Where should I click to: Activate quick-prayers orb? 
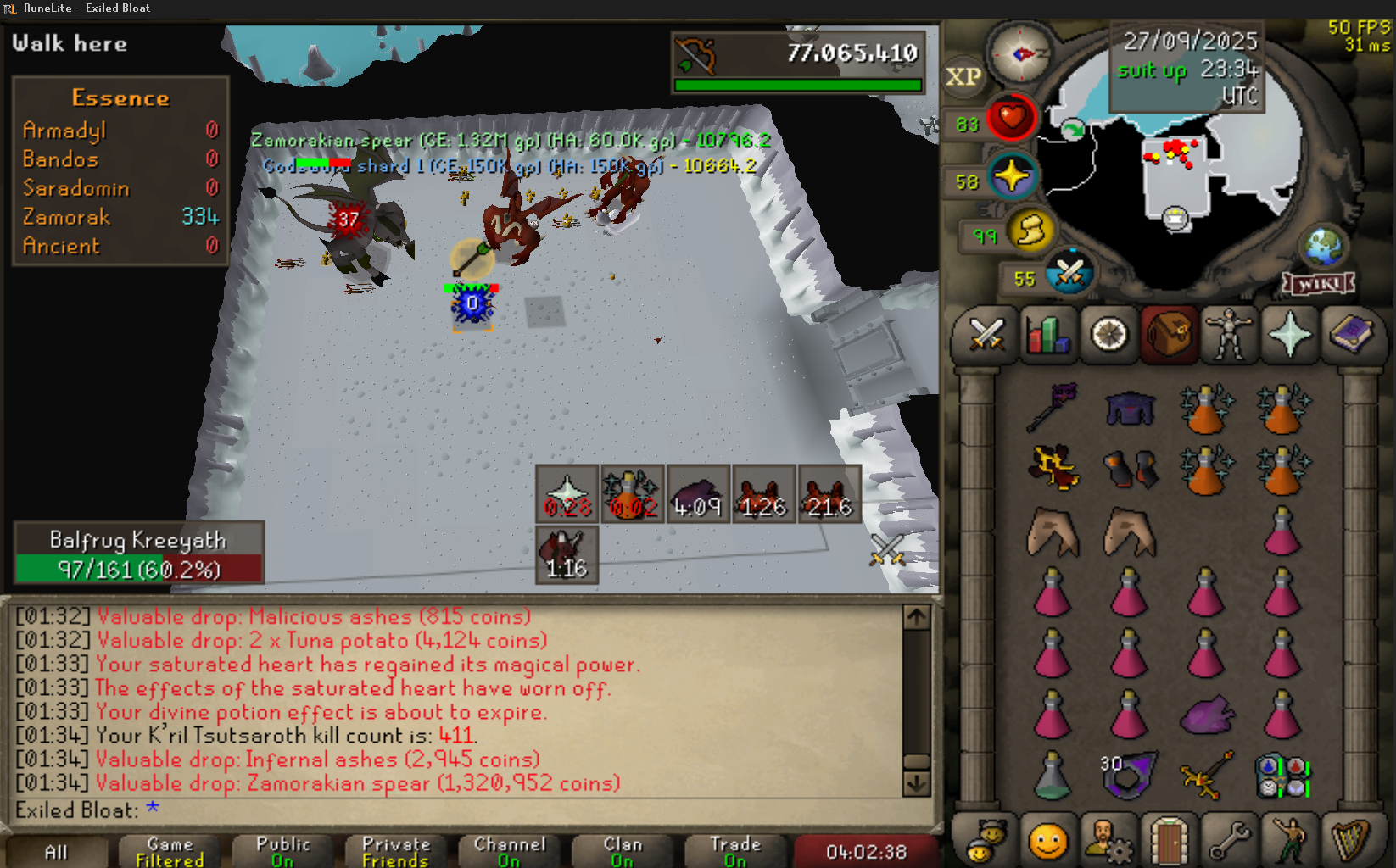click(x=1012, y=177)
